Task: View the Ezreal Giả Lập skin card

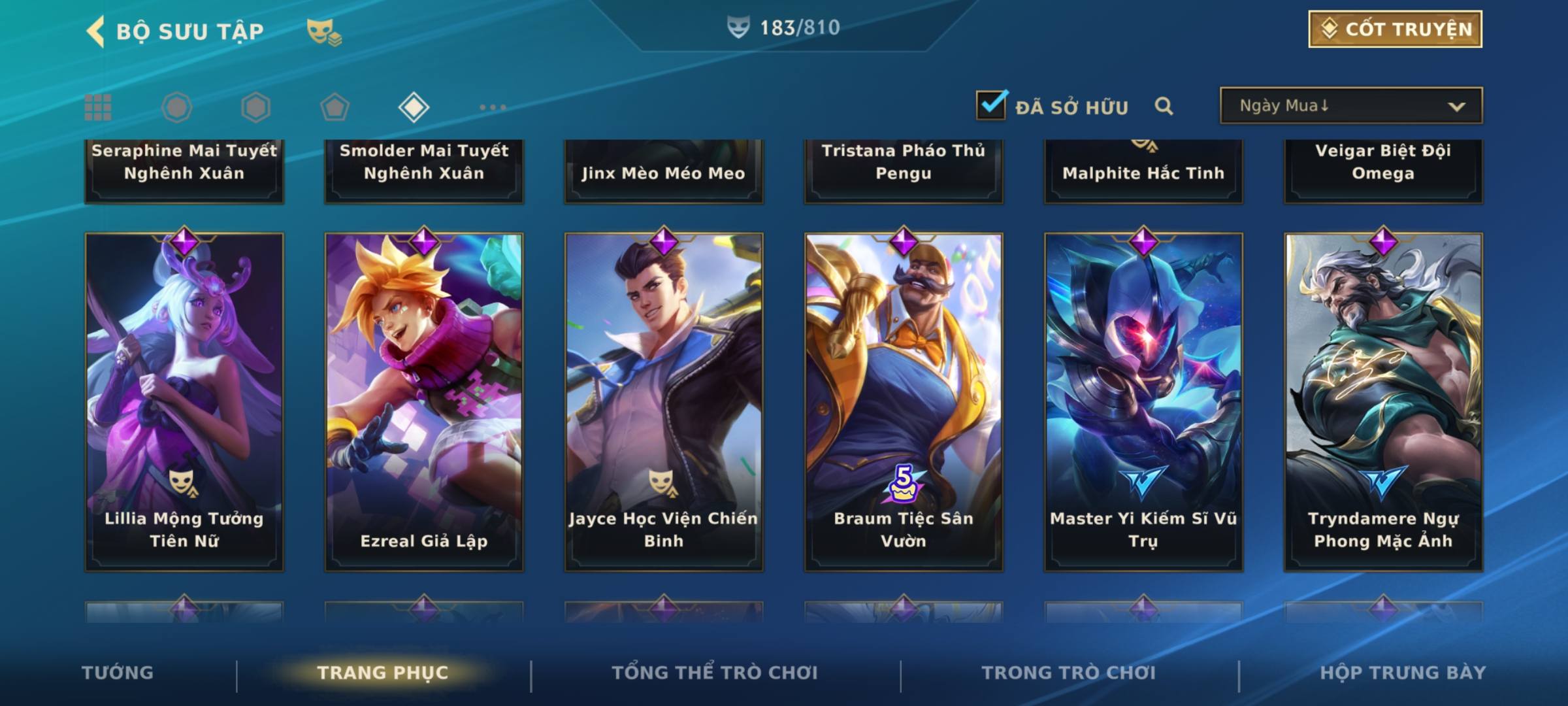Action: tap(424, 402)
